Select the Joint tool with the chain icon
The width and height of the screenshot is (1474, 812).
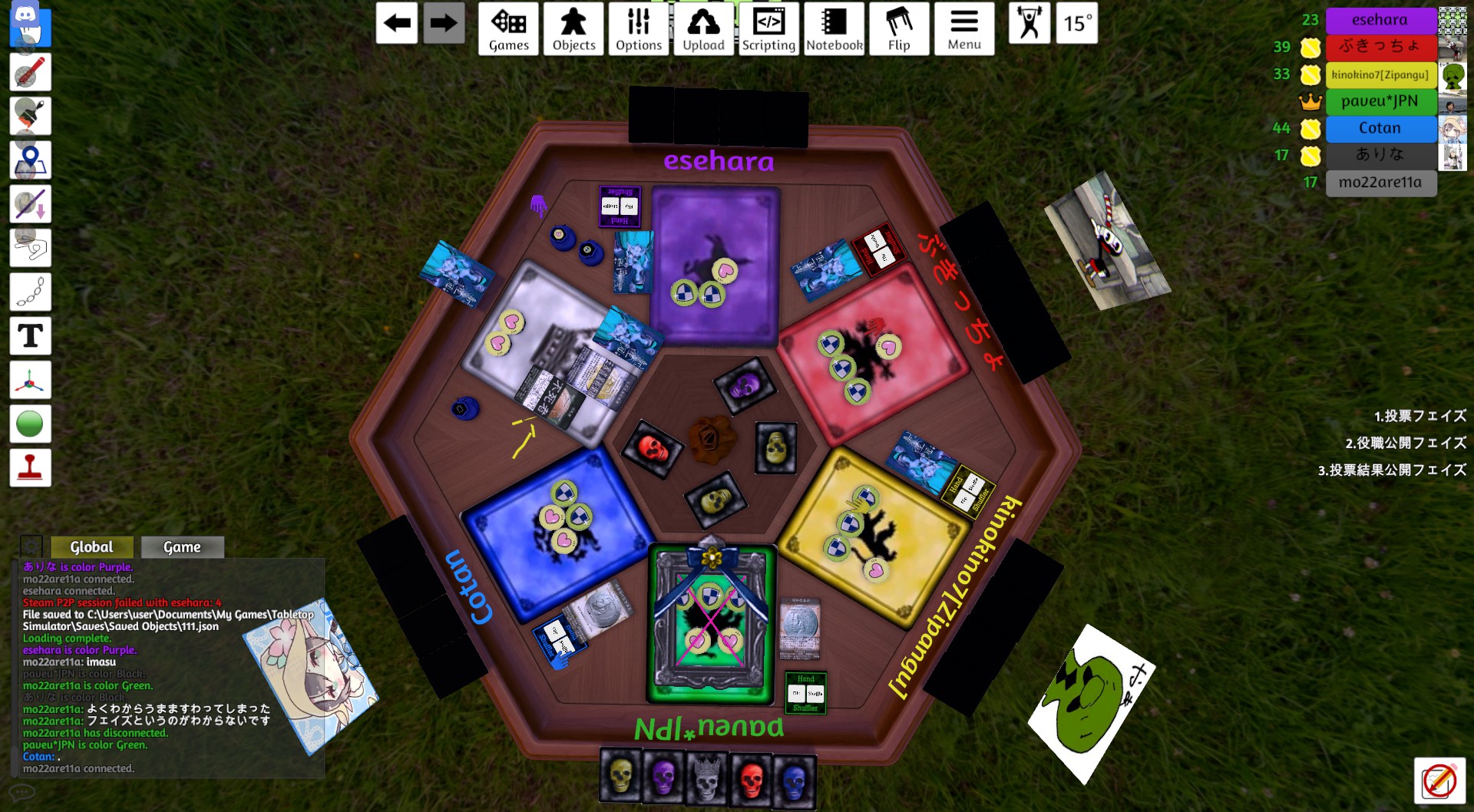(x=31, y=292)
